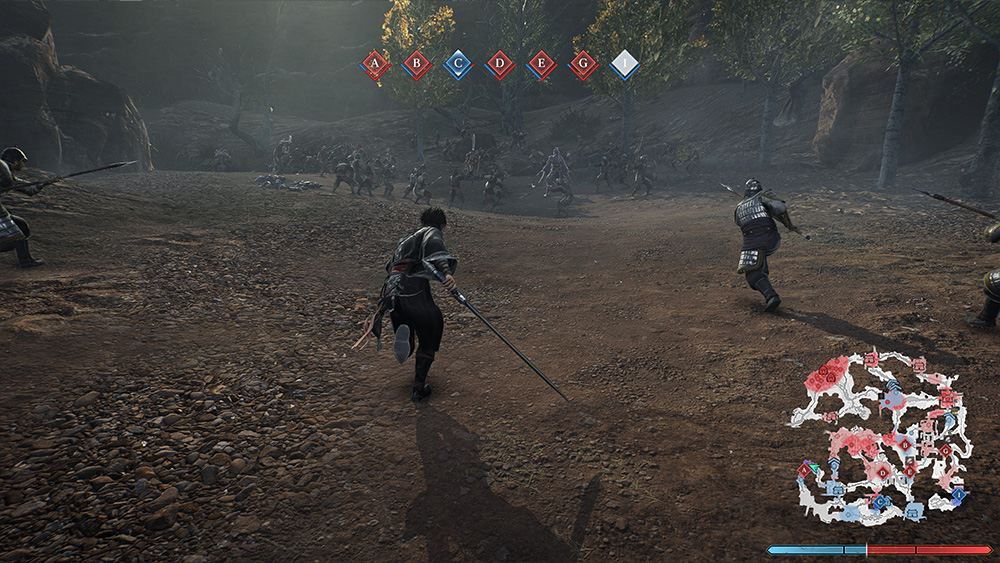Select the red base marker A

(375, 65)
